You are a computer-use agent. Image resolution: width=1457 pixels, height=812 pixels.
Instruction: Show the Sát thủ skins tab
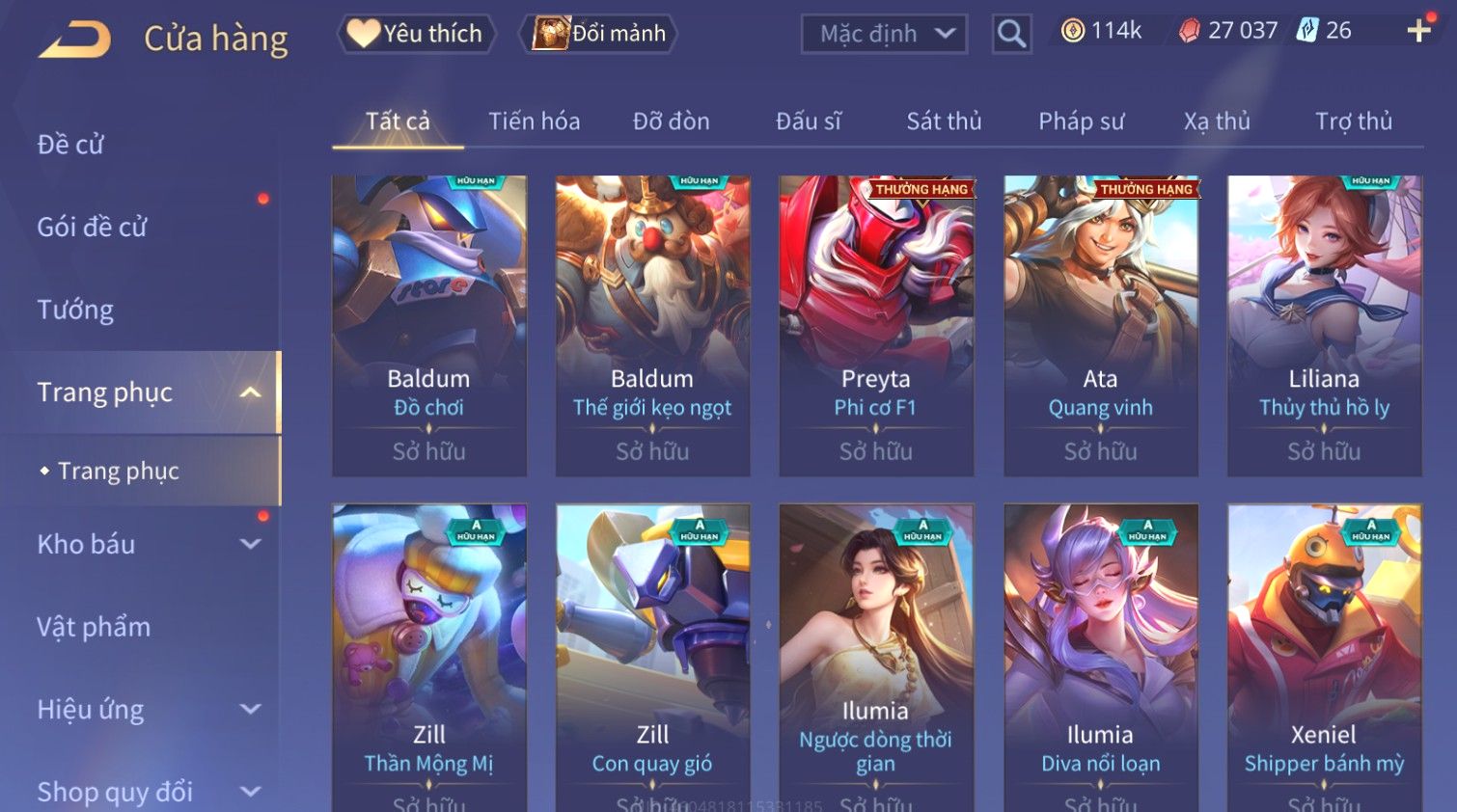pyautogui.click(x=944, y=122)
